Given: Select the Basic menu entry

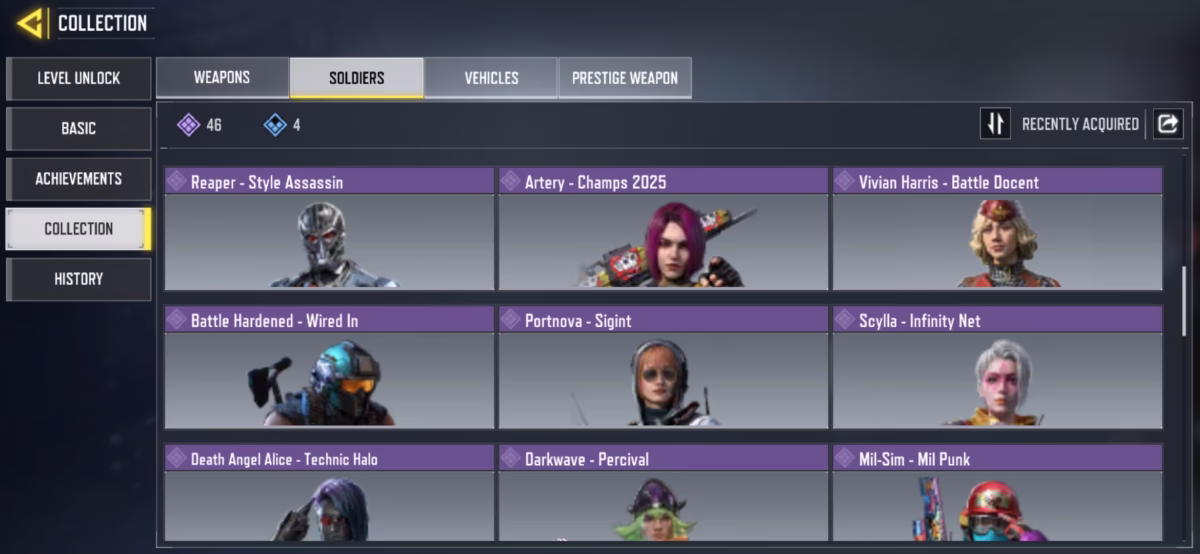Looking at the screenshot, I should [79, 128].
